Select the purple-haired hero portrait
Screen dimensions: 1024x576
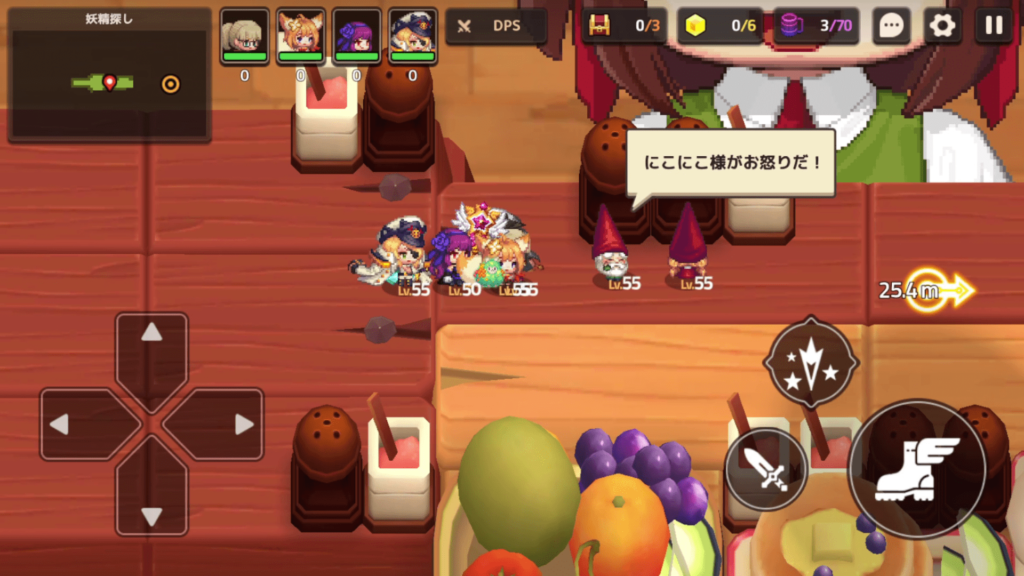[x=357, y=35]
